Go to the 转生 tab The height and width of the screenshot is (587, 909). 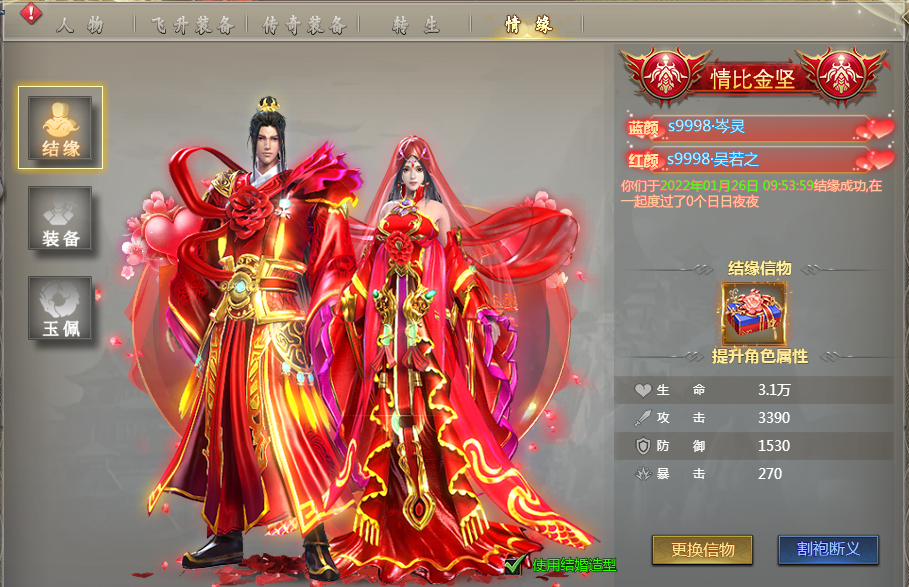(415, 25)
